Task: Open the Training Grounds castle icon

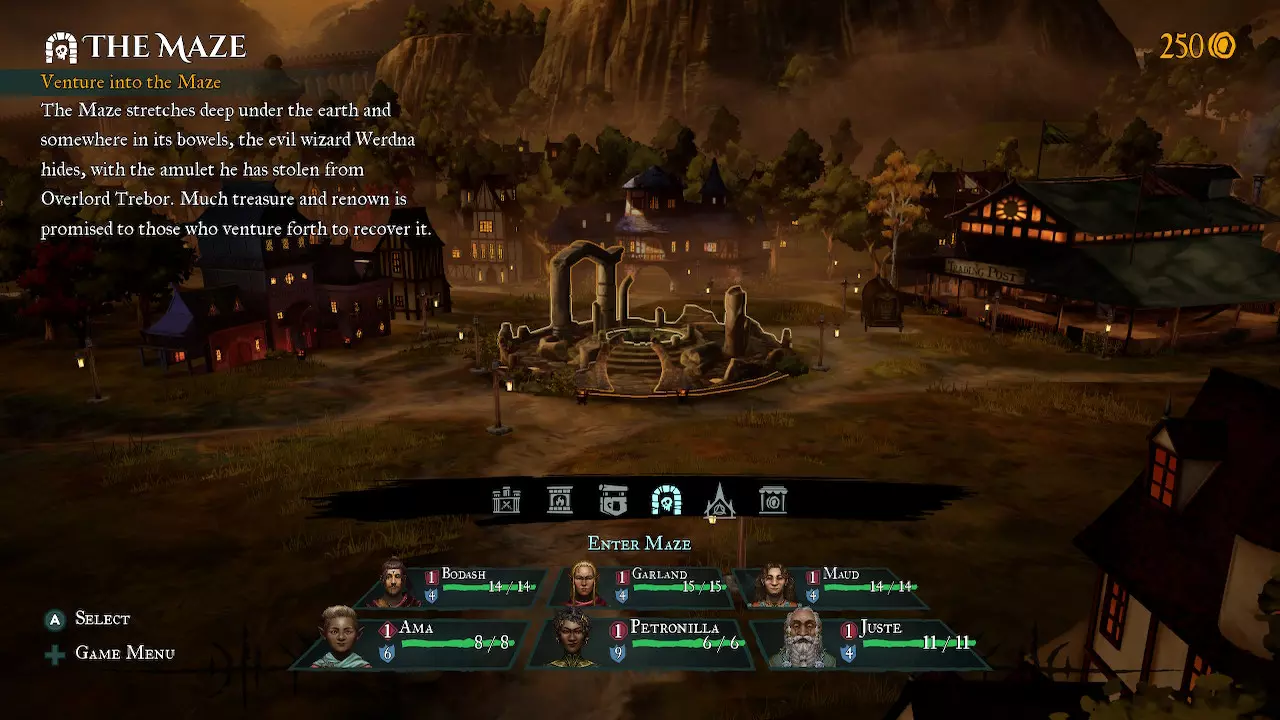Action: tap(507, 500)
